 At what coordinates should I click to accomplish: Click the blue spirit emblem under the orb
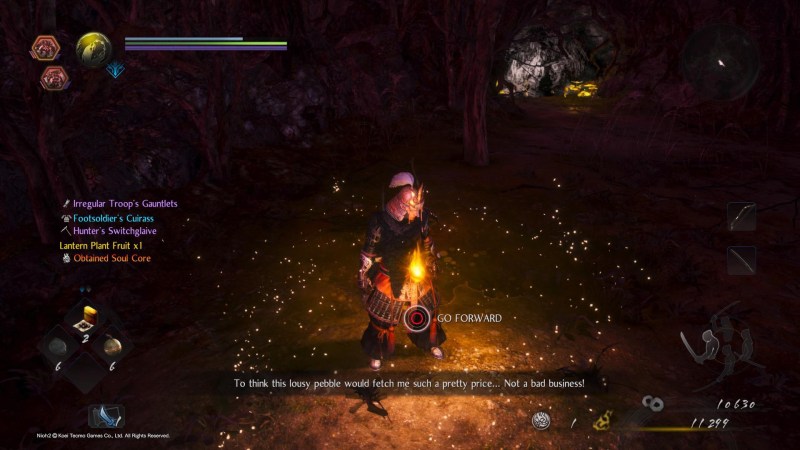[x=116, y=70]
